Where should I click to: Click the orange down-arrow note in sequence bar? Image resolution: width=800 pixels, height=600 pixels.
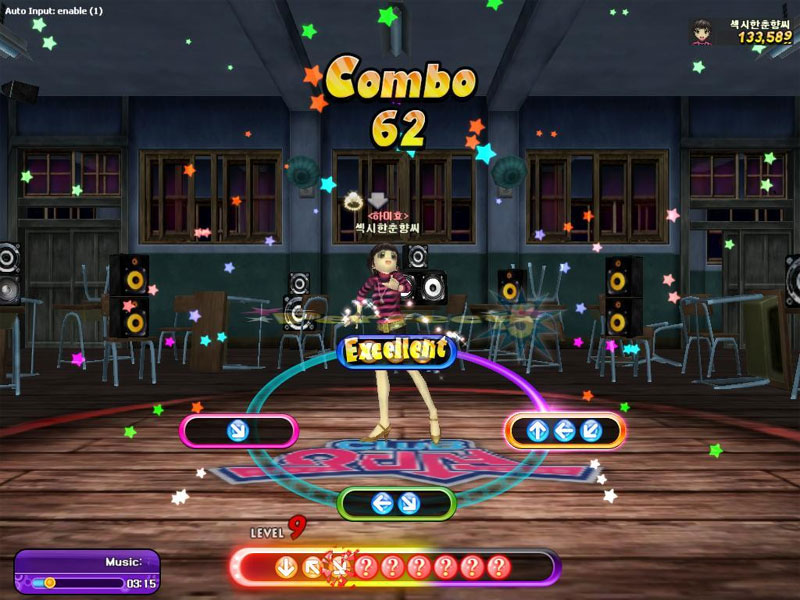tap(287, 568)
